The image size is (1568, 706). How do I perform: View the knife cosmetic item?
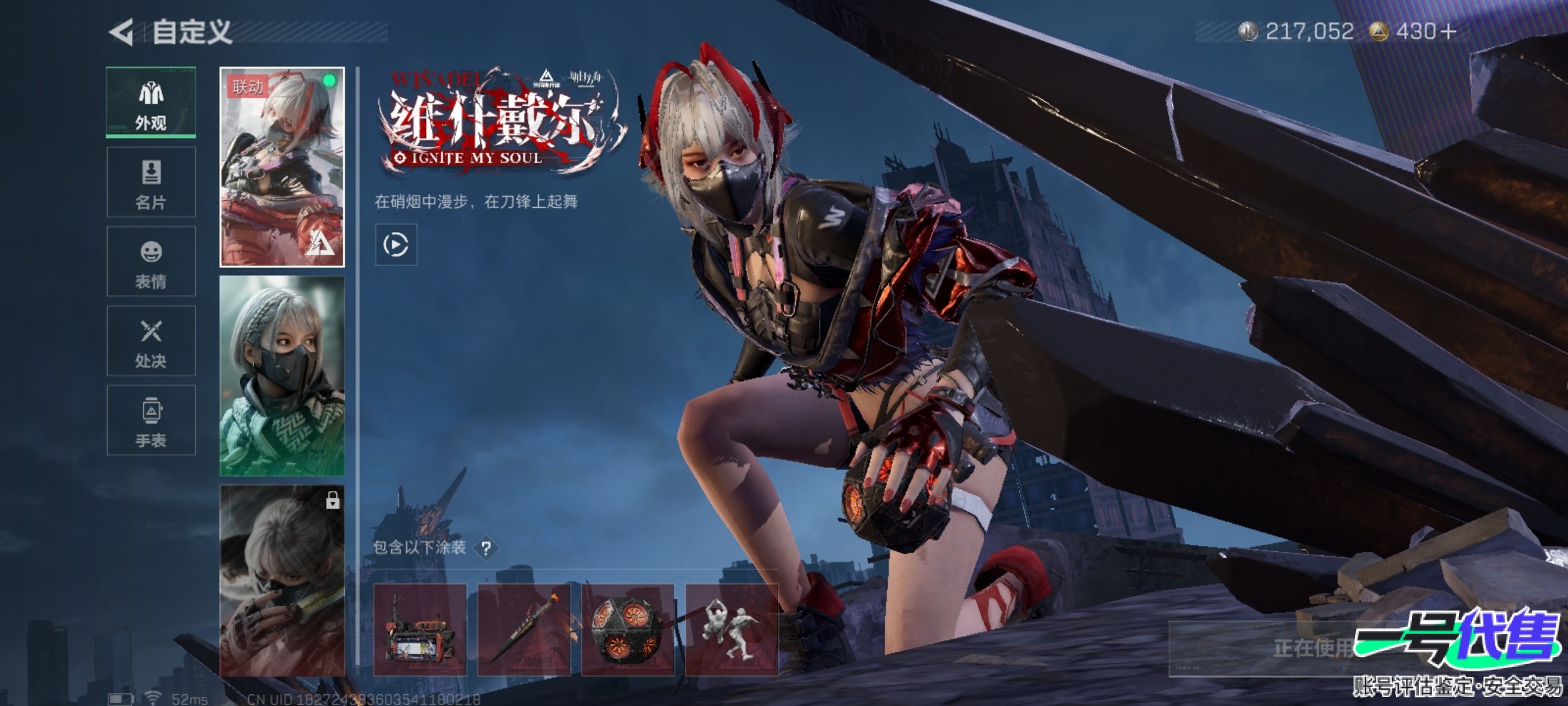pyautogui.click(x=524, y=630)
